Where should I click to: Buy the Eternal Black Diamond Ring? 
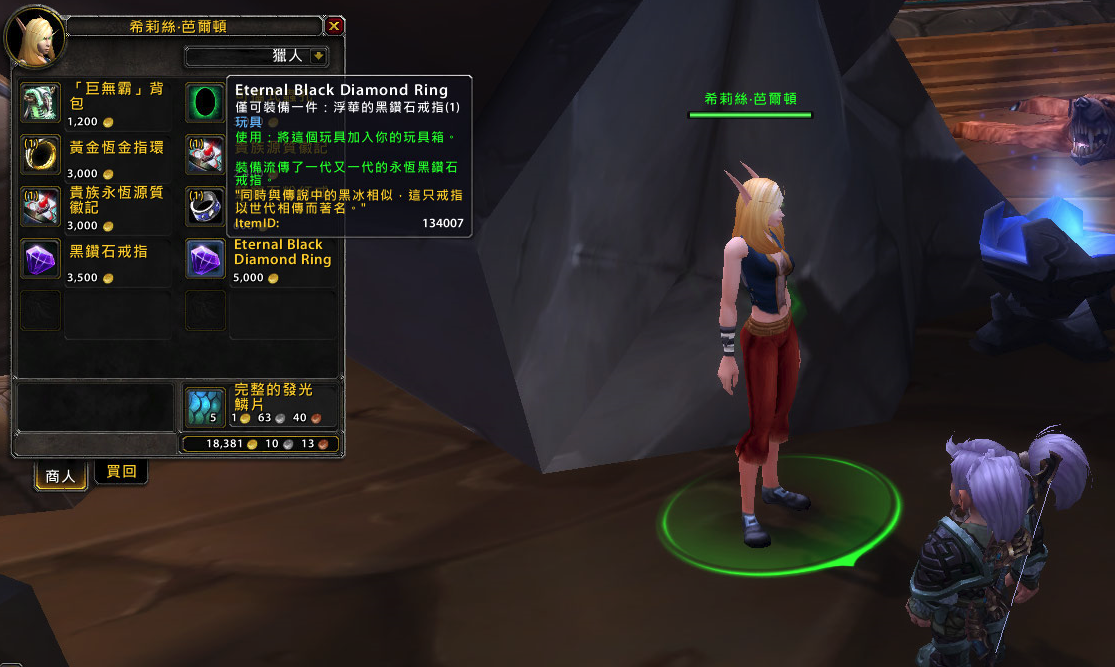(206, 258)
